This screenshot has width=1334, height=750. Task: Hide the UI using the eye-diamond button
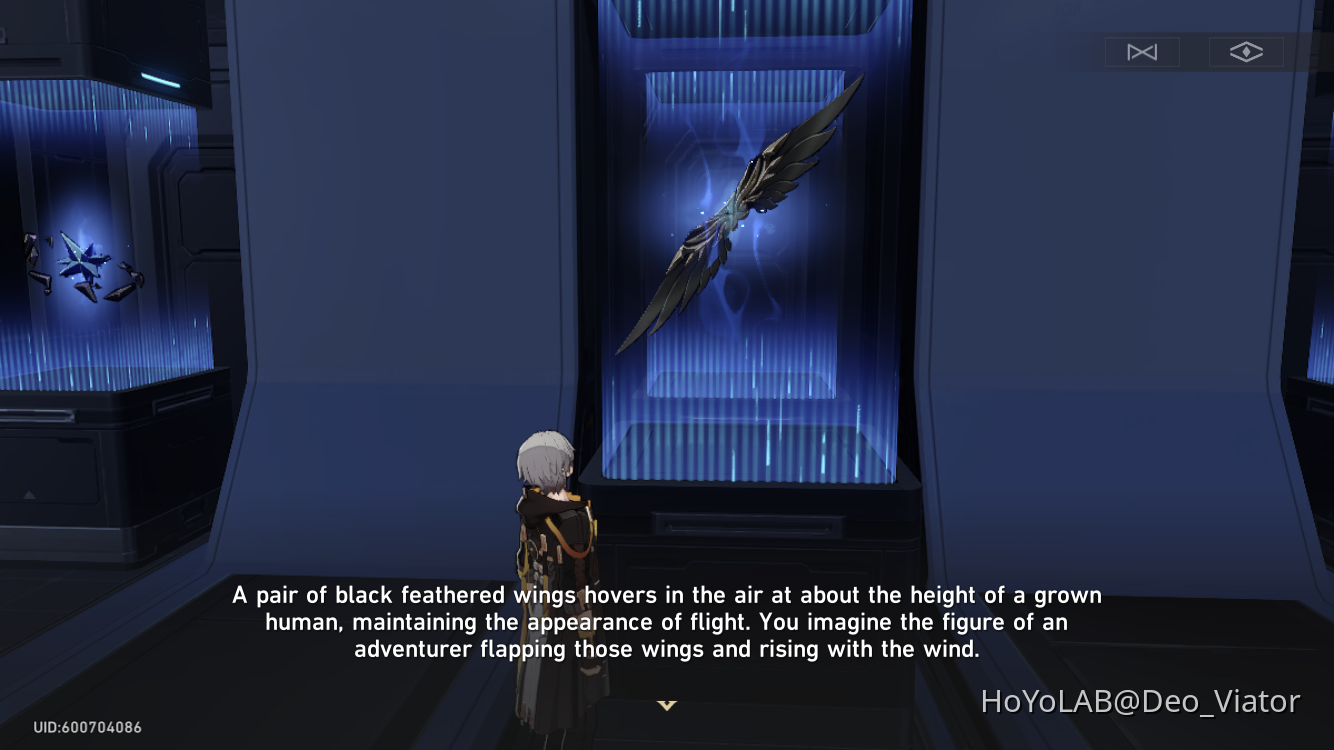point(1246,51)
